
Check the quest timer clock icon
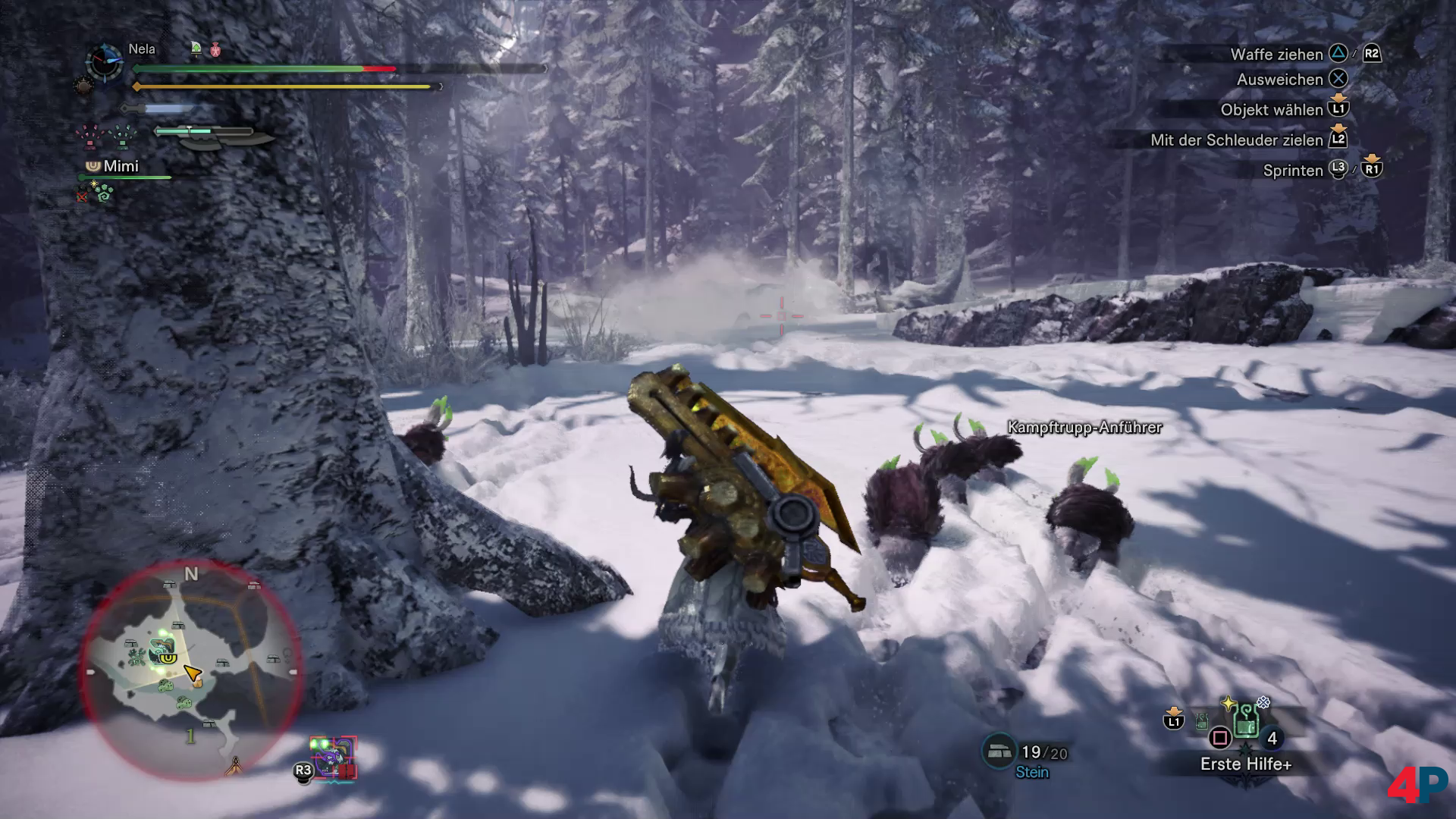tap(104, 62)
